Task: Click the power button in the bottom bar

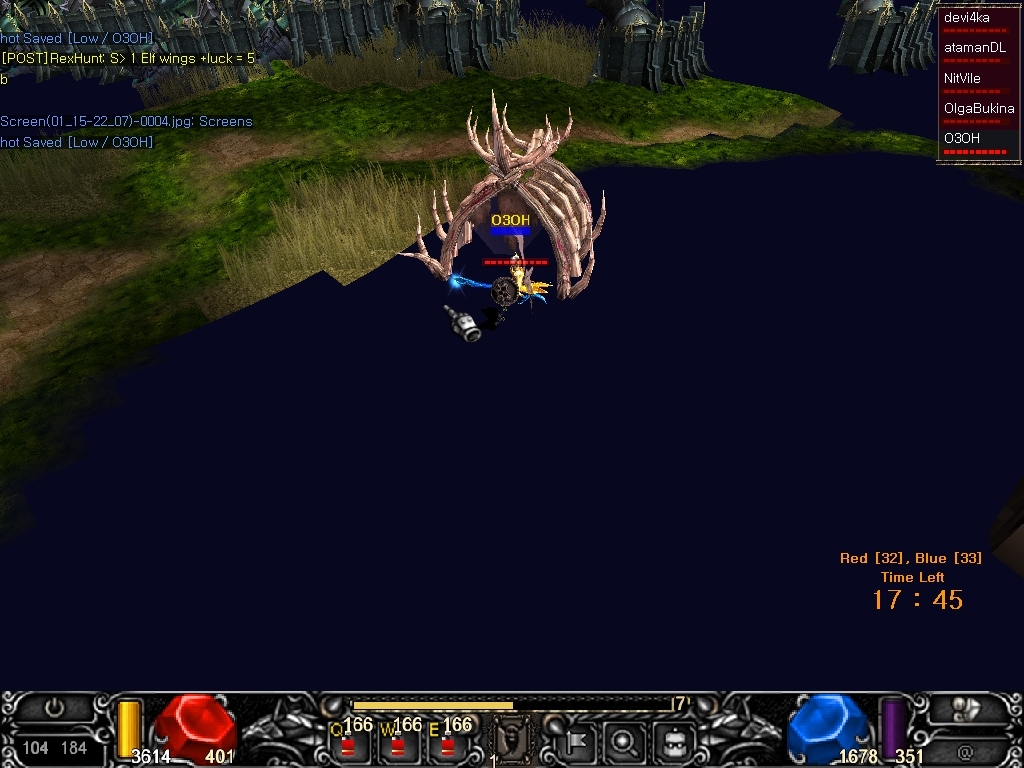Action: (x=55, y=709)
